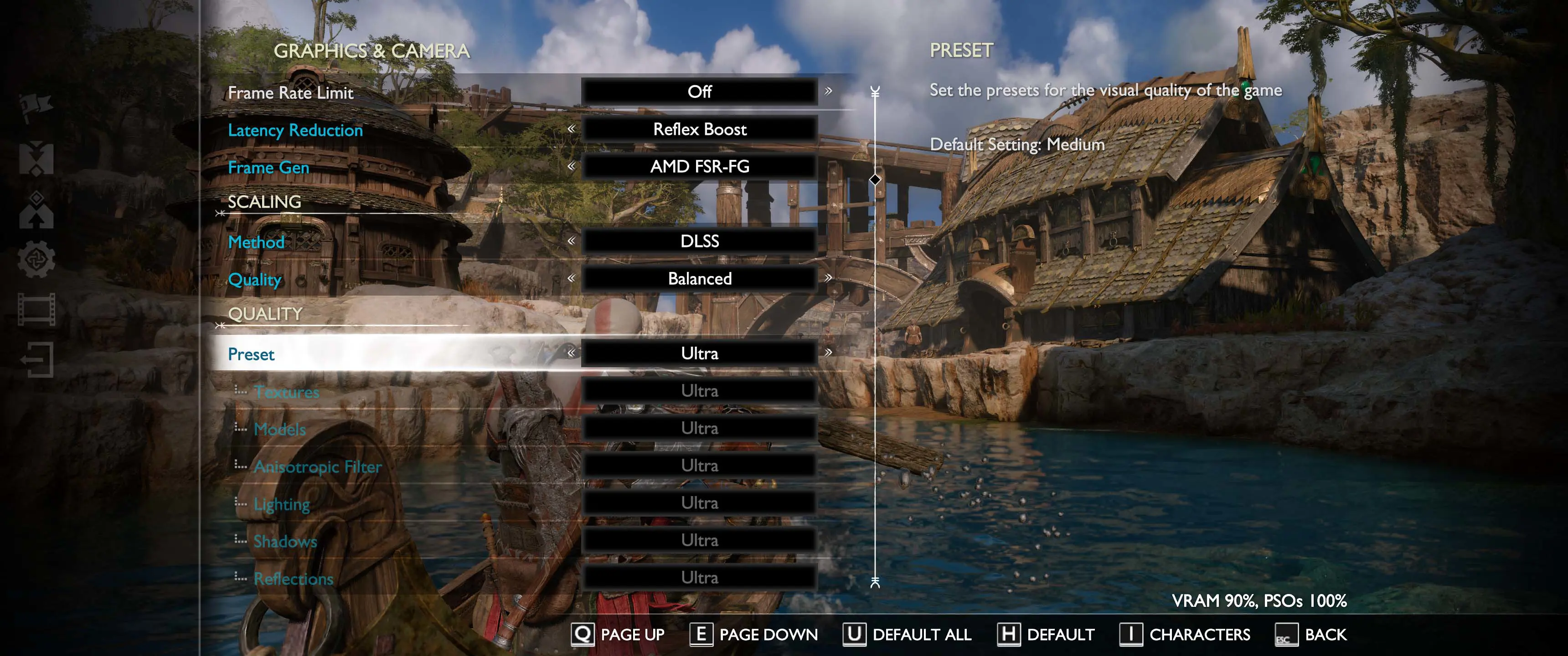Click the BACK button

coord(1325,635)
